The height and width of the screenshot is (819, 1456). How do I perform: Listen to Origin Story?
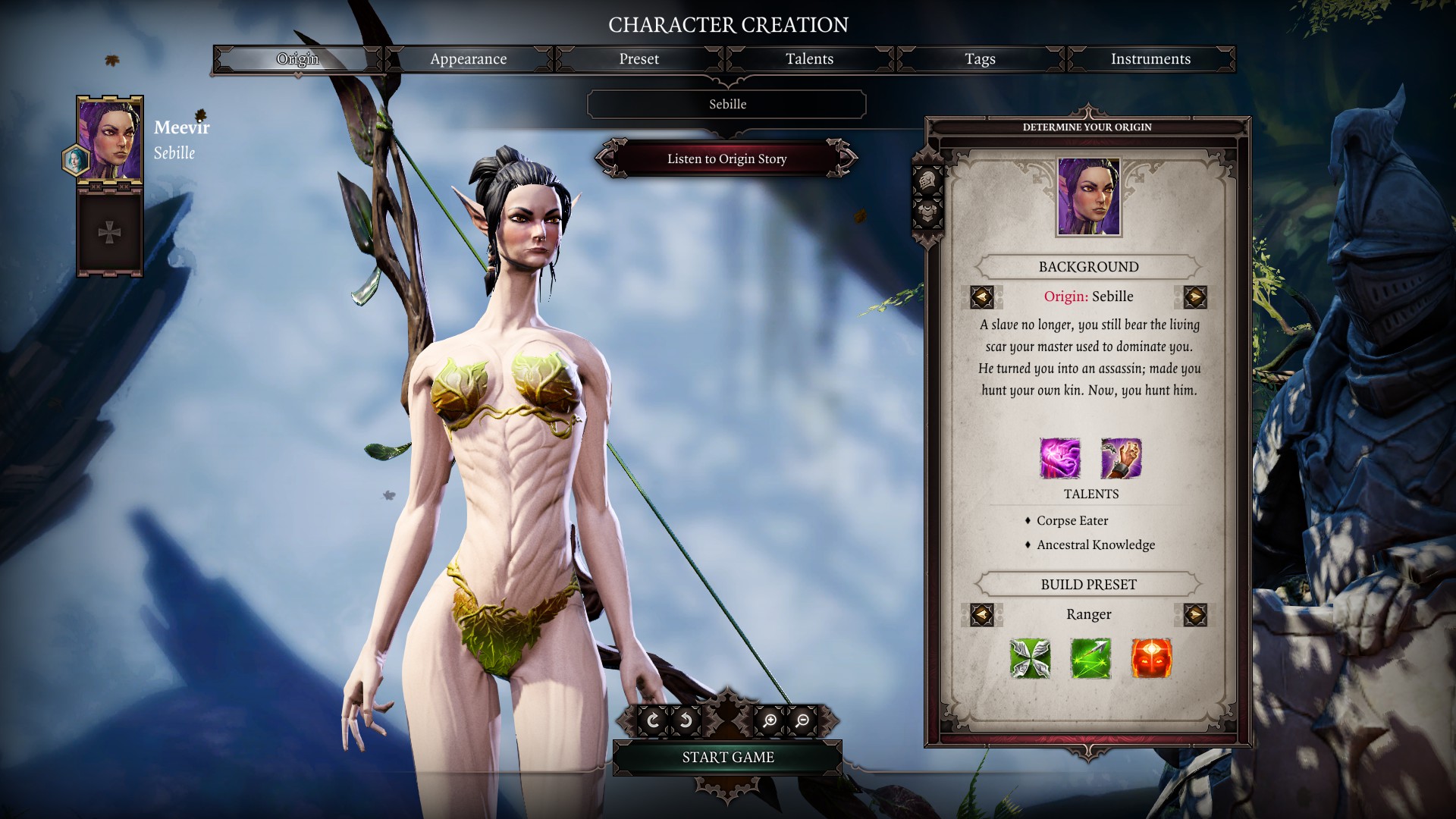[x=726, y=158]
